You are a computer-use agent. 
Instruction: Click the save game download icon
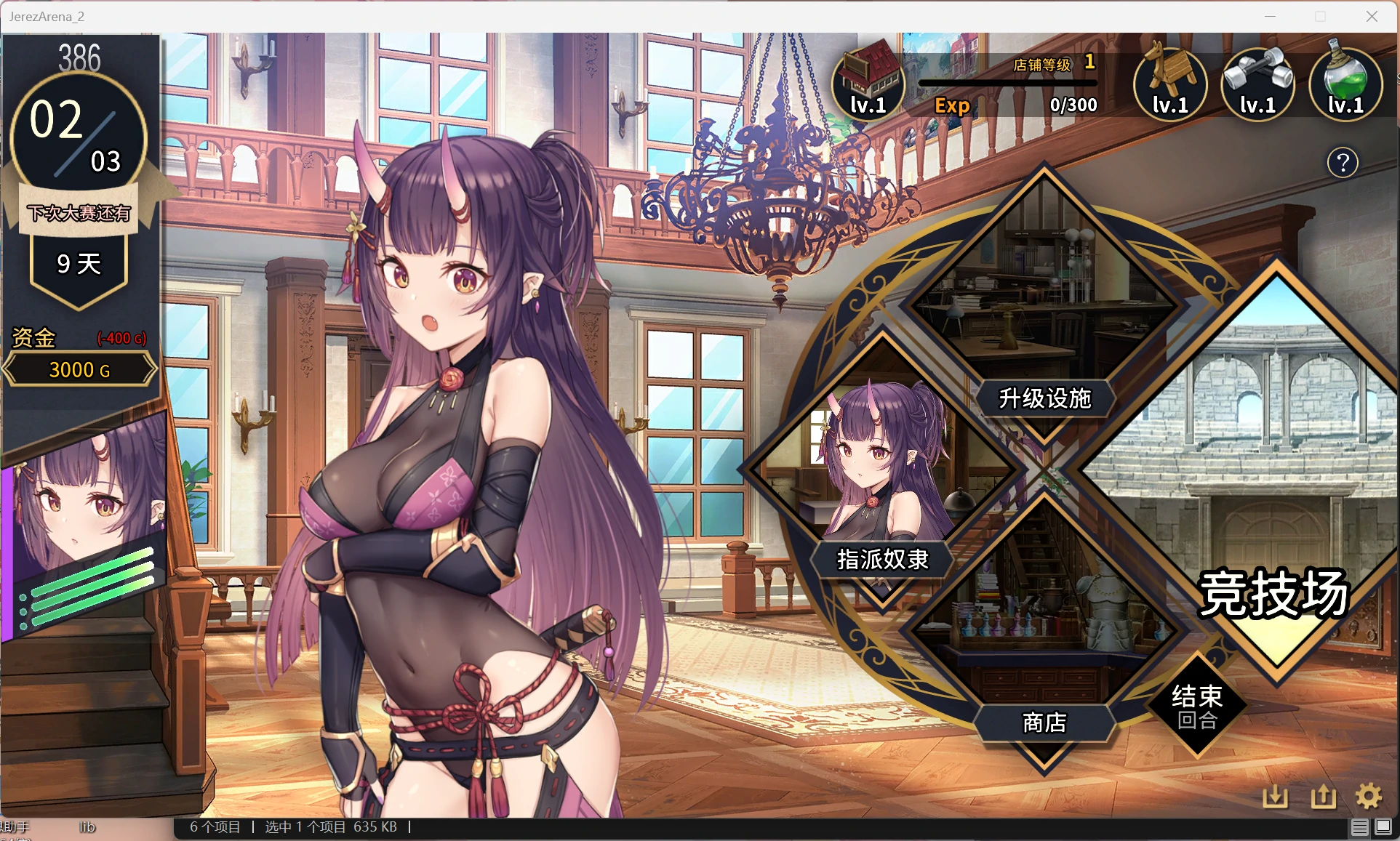click(x=1277, y=796)
